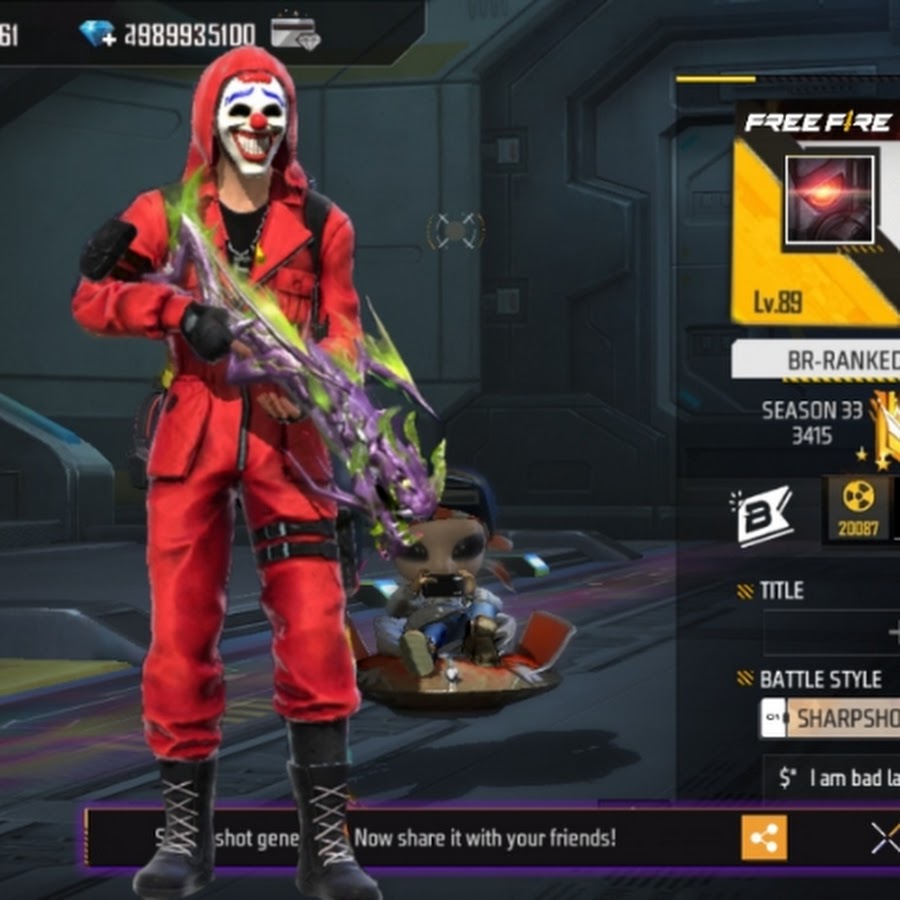This screenshot has height=900, width=900.
Task: Share the screenshot using the orange share button
Action: click(764, 838)
